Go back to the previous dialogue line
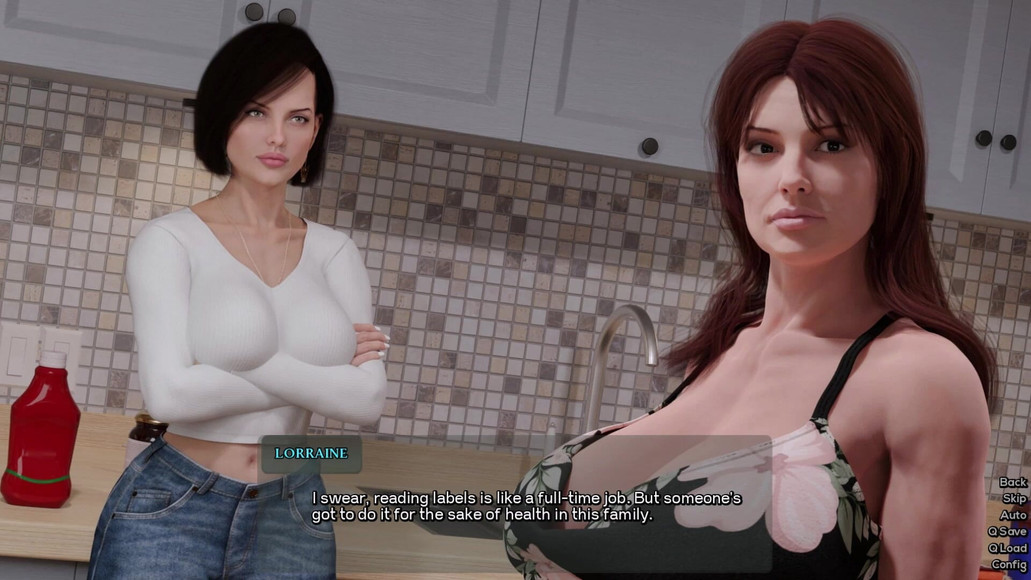Image resolution: width=1031 pixels, height=580 pixels. pyautogui.click(x=1012, y=483)
